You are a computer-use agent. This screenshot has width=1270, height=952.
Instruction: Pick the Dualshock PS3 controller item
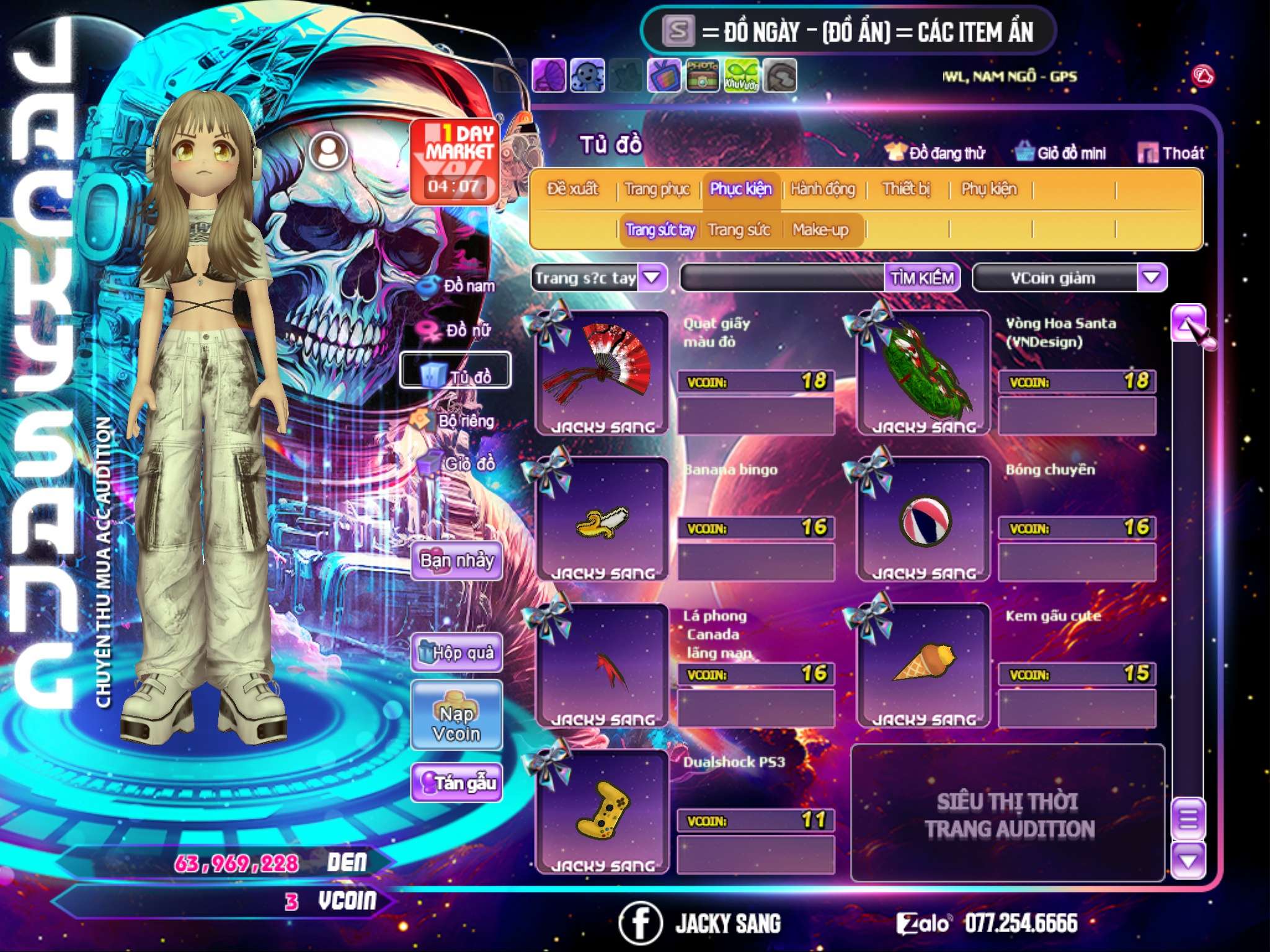tap(601, 809)
